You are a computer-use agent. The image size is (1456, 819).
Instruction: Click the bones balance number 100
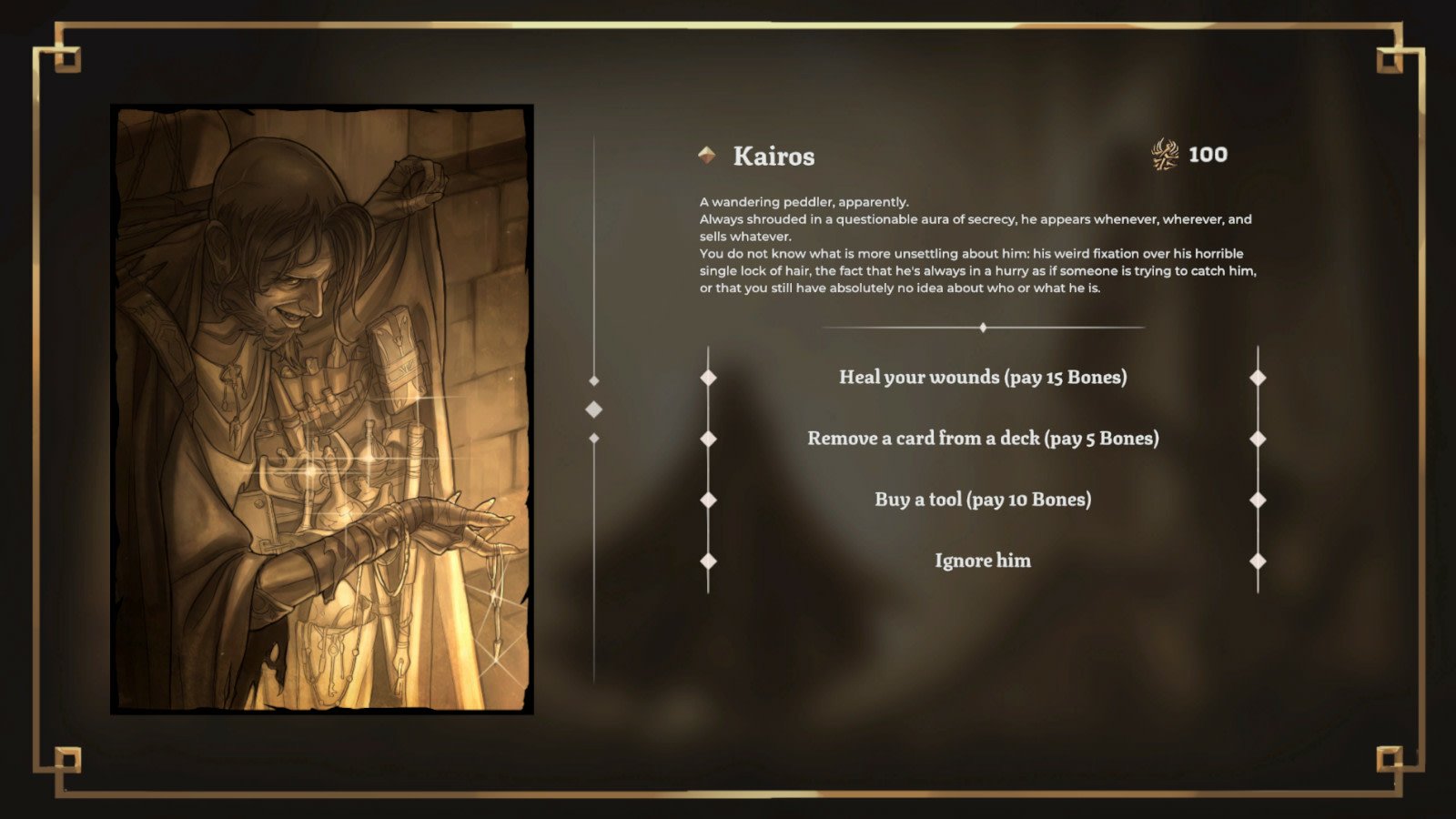(x=1206, y=154)
